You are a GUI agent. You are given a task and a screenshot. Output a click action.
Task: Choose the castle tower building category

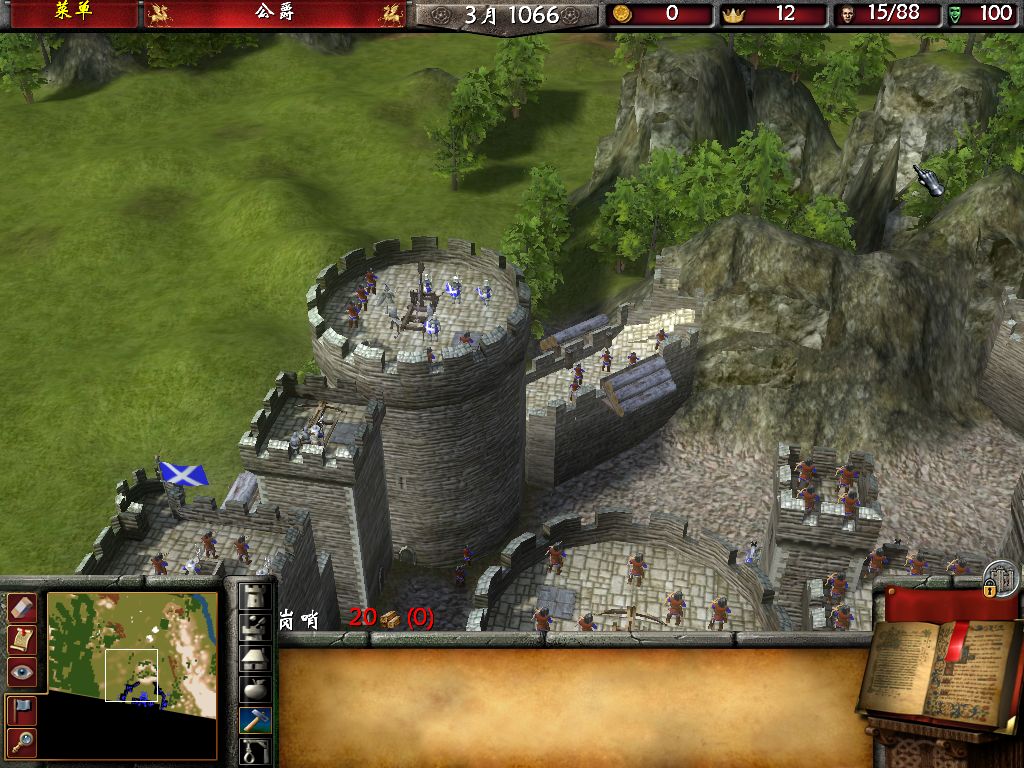click(256, 595)
